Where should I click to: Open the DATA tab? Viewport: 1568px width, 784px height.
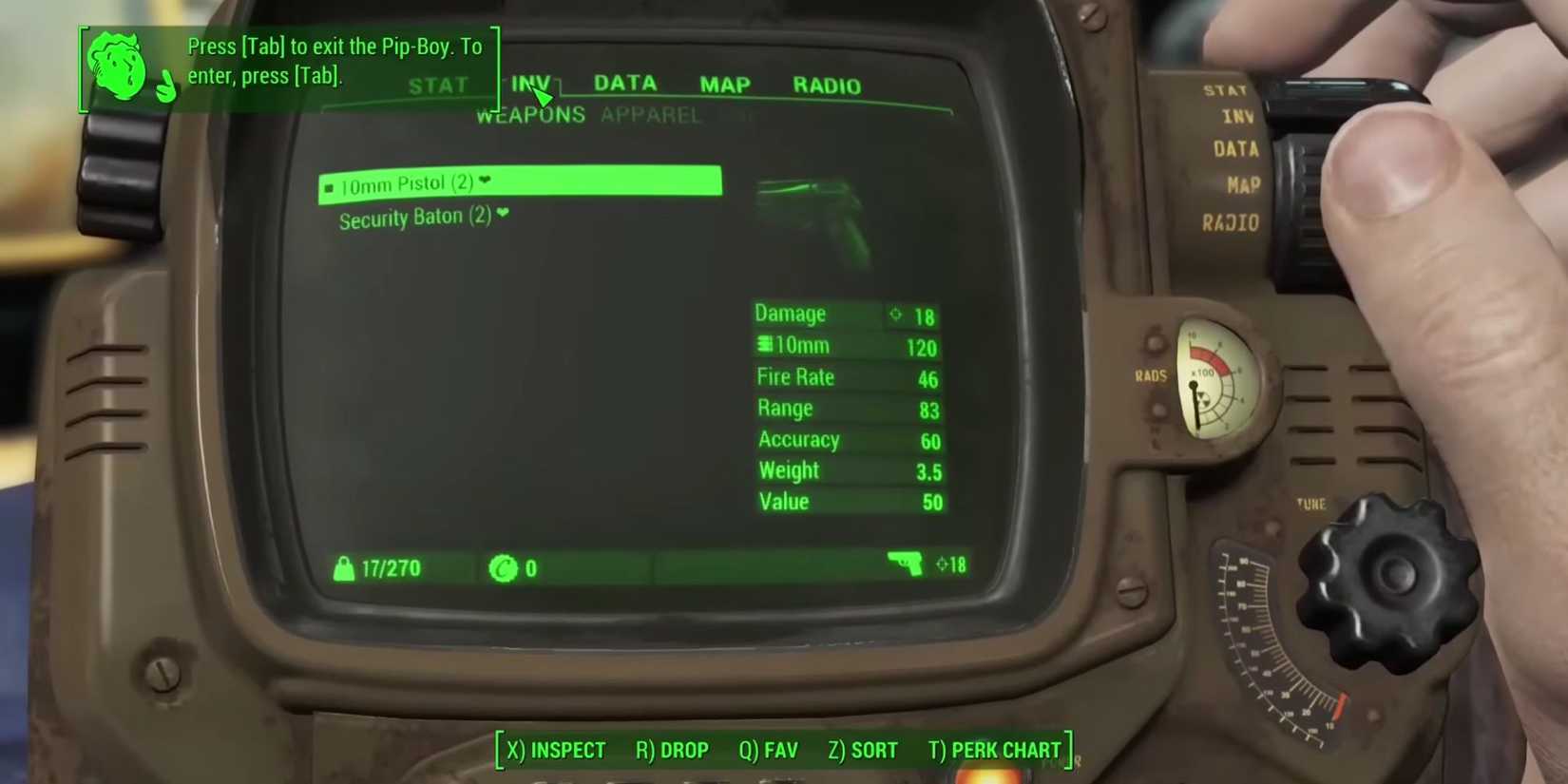point(624,84)
